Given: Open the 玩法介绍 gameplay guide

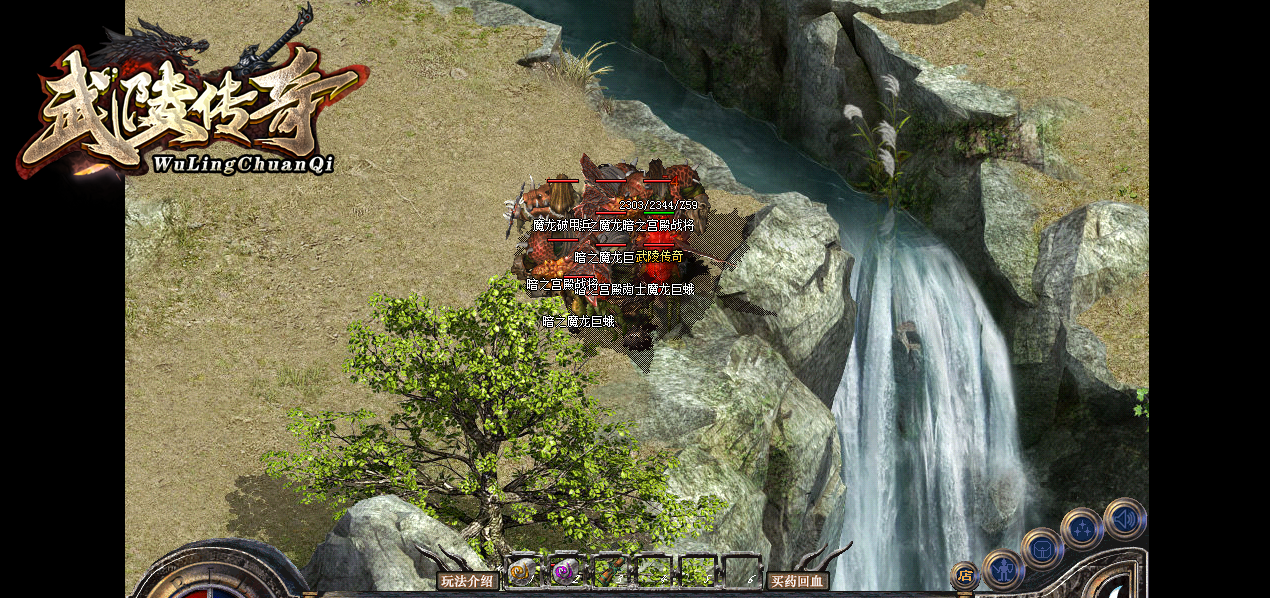Looking at the screenshot, I should click(467, 581).
